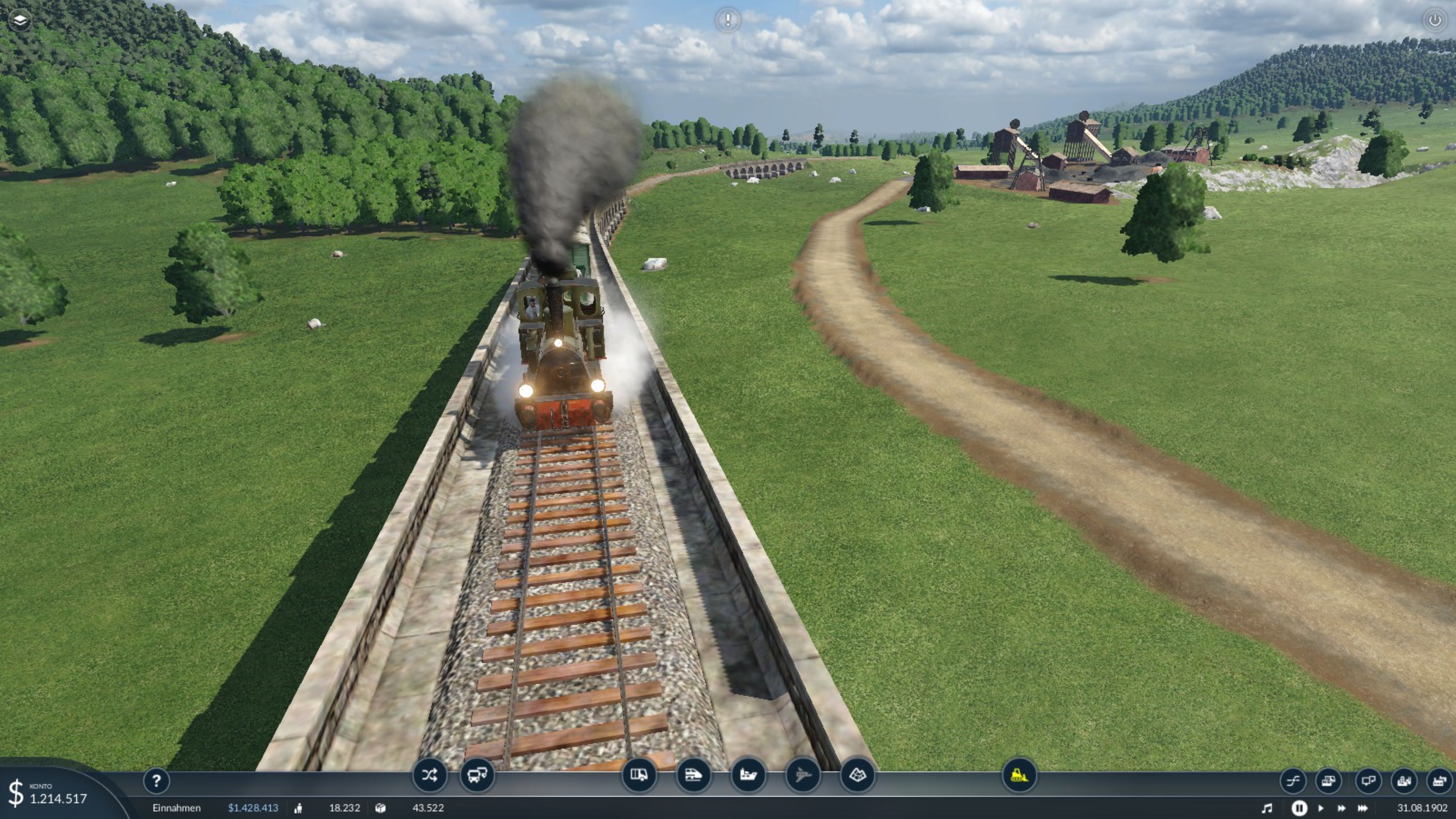Image resolution: width=1456 pixels, height=819 pixels.
Task: Open the lines list track icon
Action: click(x=1293, y=781)
